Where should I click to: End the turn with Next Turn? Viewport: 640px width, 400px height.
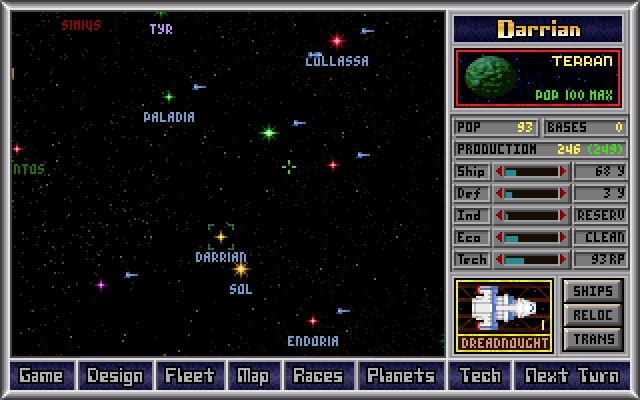click(572, 376)
